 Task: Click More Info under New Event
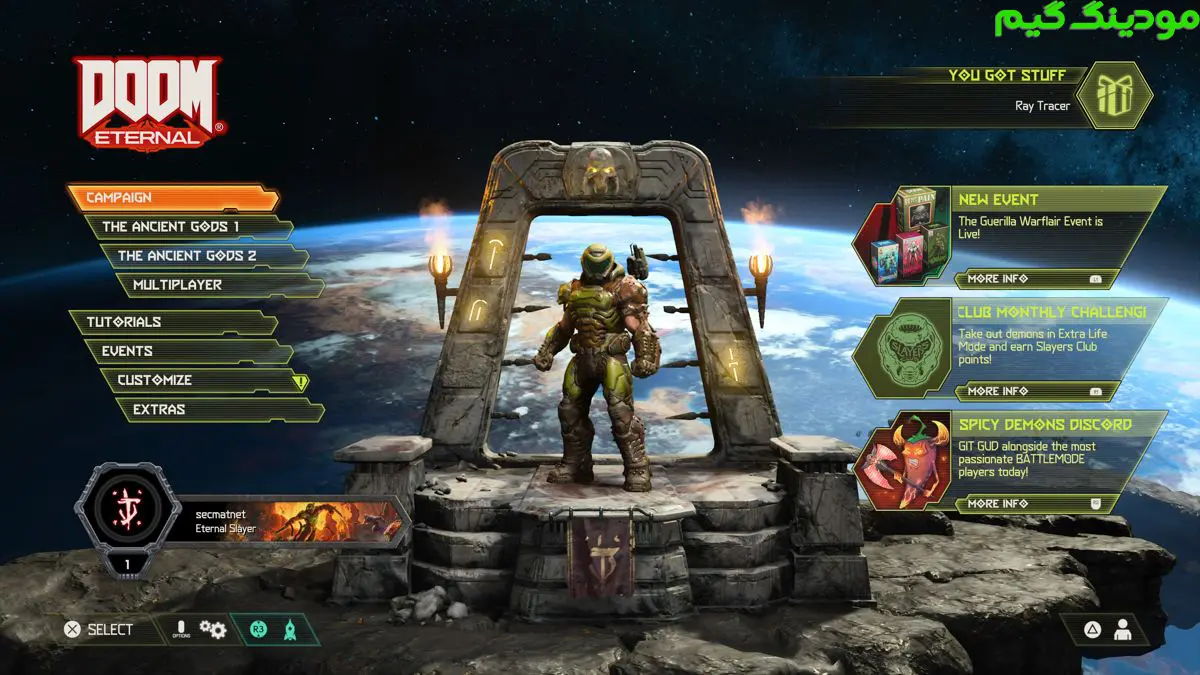[x=1030, y=279]
